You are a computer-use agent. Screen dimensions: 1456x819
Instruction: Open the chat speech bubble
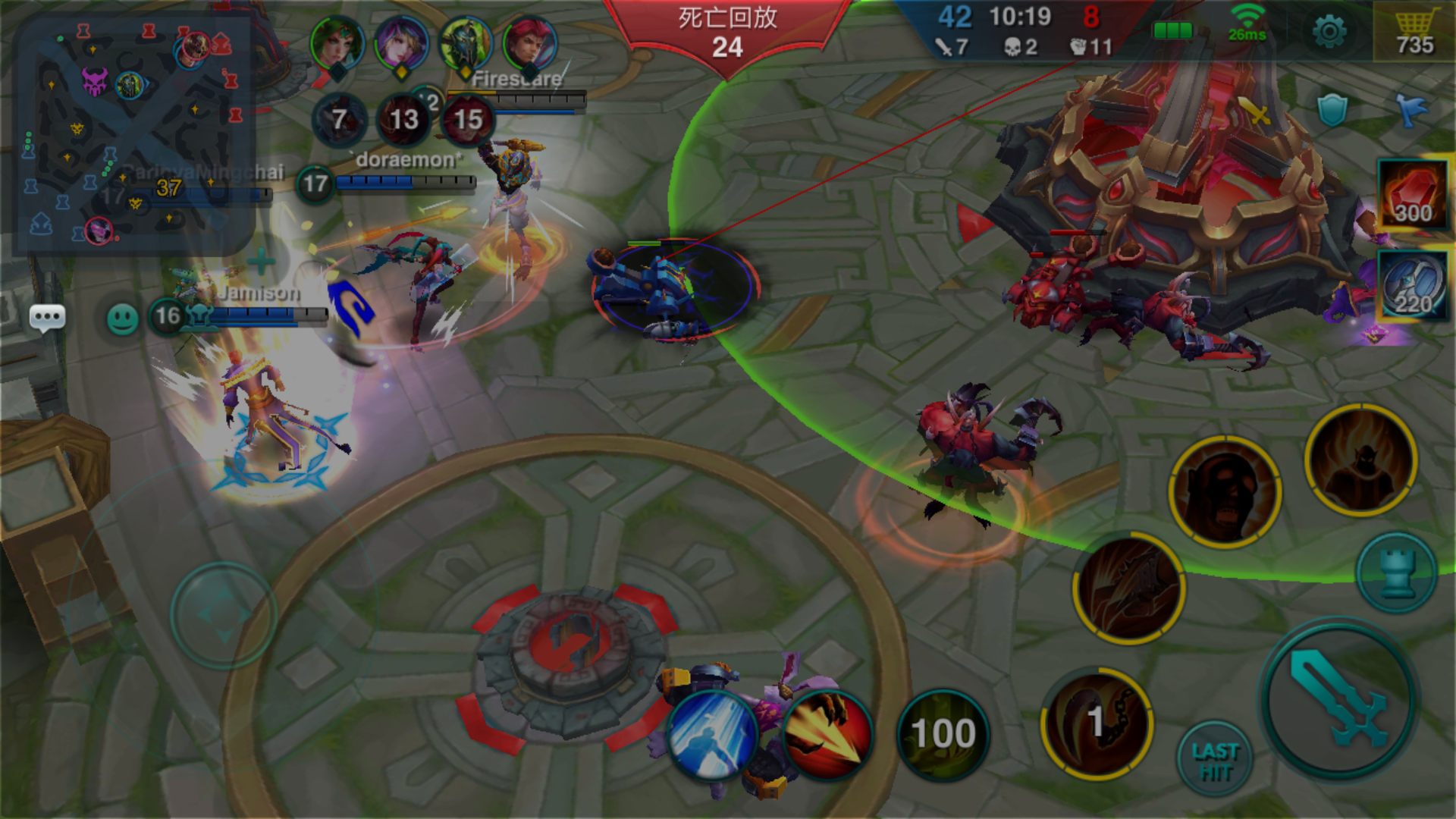[47, 318]
